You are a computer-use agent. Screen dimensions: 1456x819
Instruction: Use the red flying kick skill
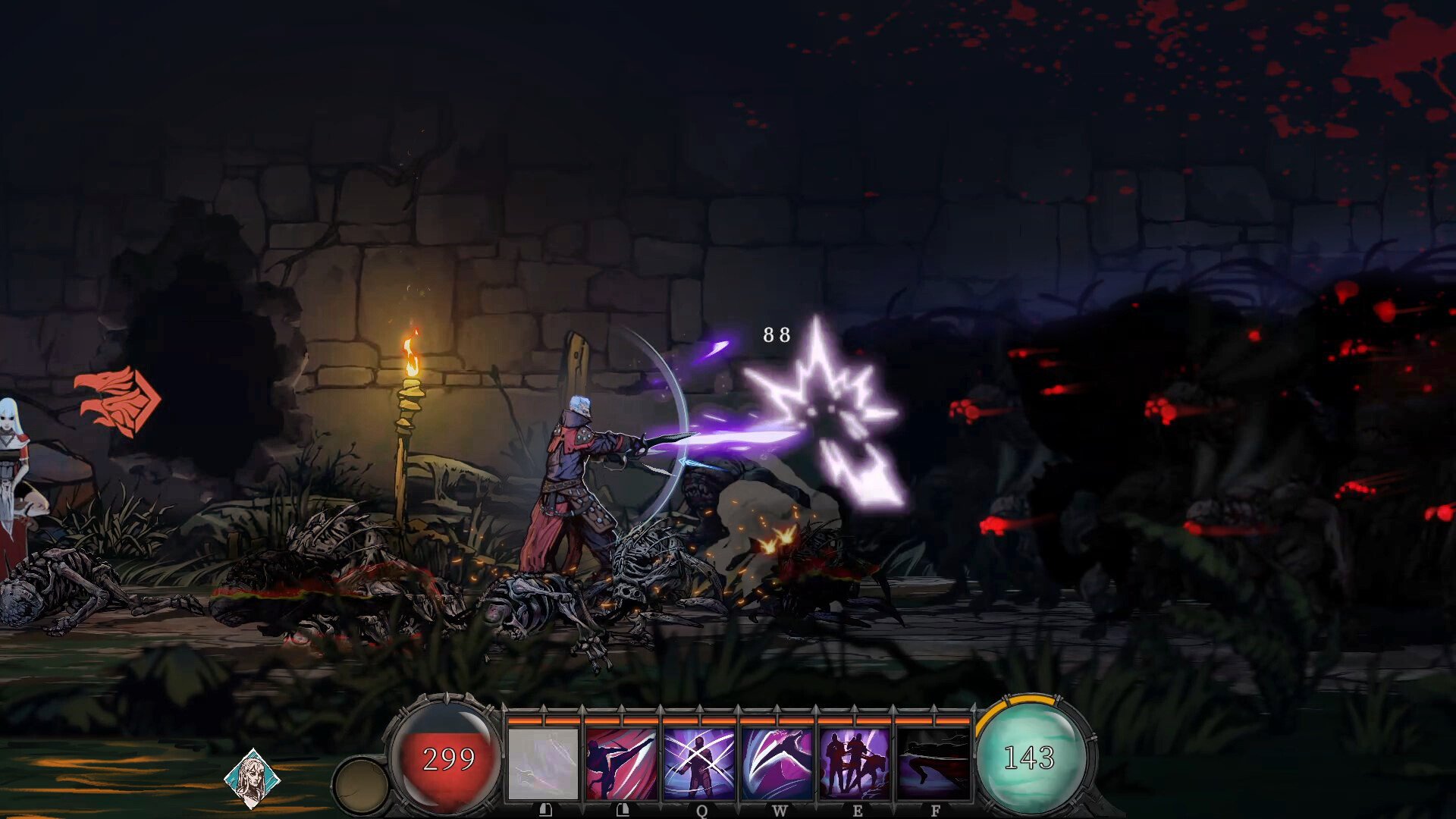(x=621, y=762)
